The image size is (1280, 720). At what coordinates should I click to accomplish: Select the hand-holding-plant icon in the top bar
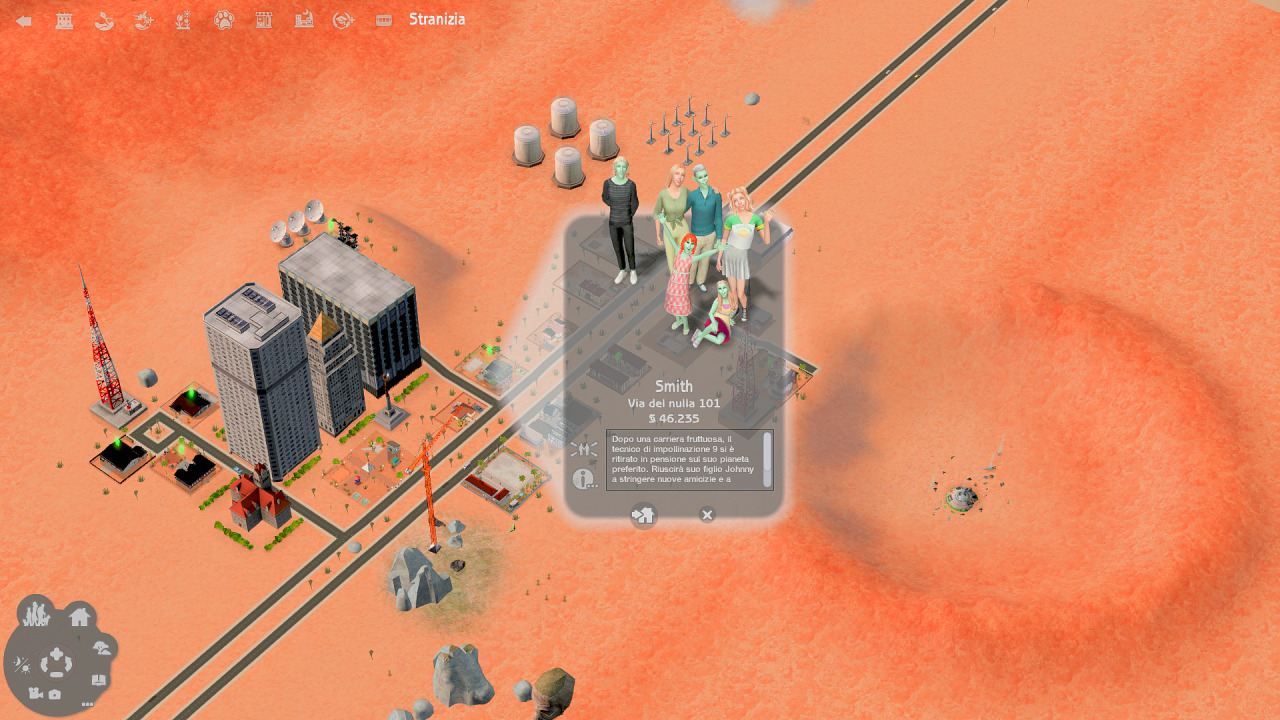click(x=104, y=20)
